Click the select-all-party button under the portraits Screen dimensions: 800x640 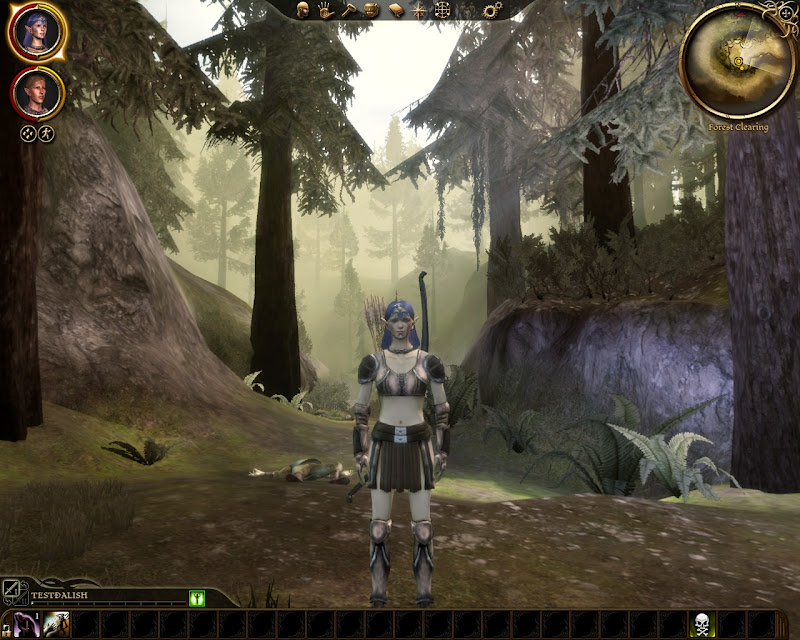[x=28, y=133]
